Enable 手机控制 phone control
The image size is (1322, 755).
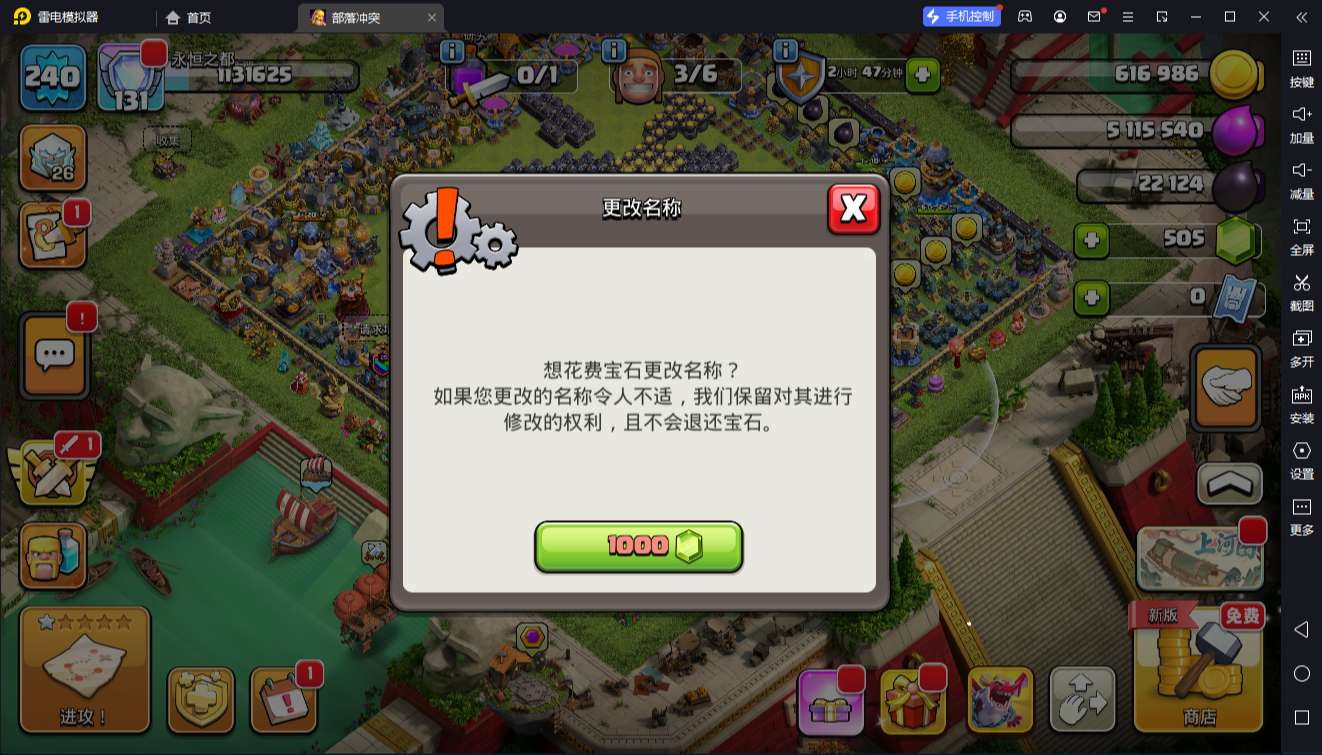pos(962,16)
